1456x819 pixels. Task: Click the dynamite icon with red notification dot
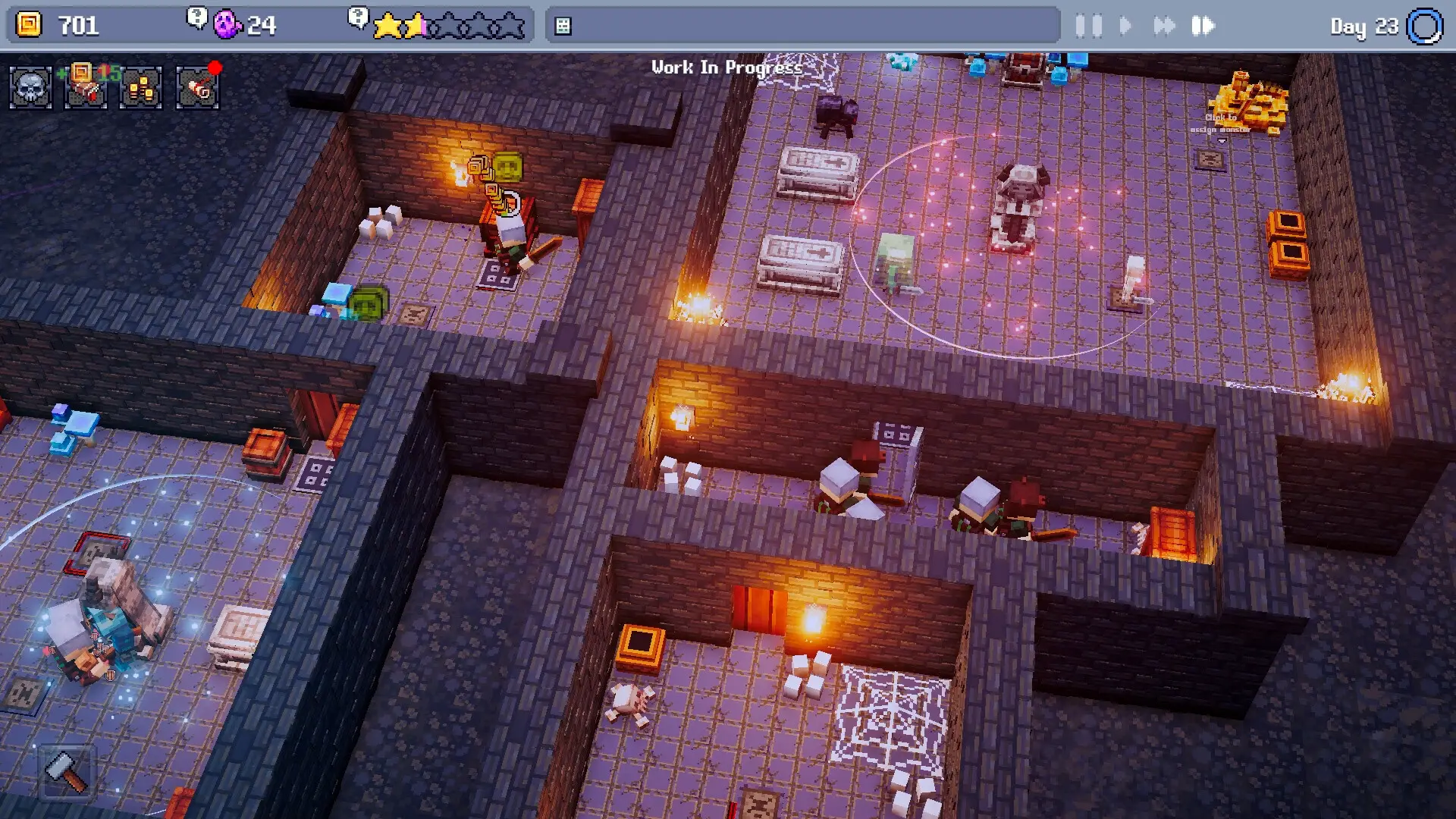(x=195, y=87)
